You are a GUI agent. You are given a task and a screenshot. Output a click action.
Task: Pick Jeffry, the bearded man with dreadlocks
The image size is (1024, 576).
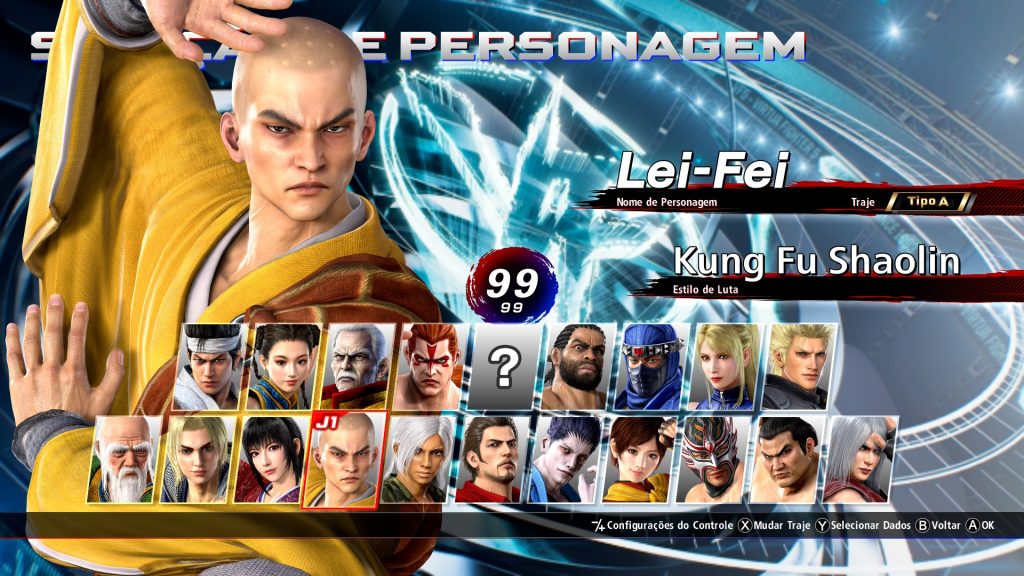coord(578,367)
